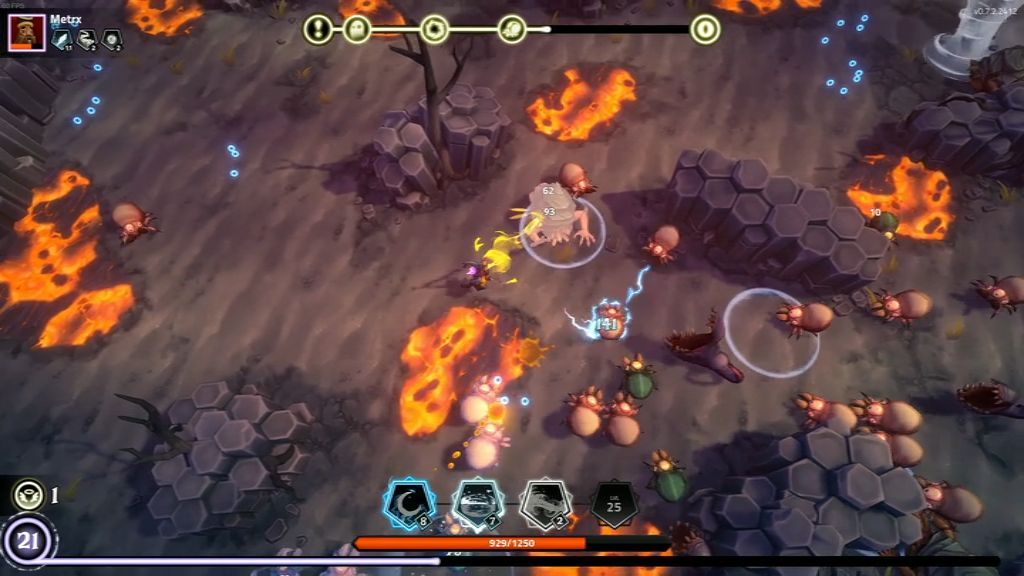The height and width of the screenshot is (576, 1024).
Task: Select the round orb perk icon under Metrx
Action: click(x=112, y=39)
